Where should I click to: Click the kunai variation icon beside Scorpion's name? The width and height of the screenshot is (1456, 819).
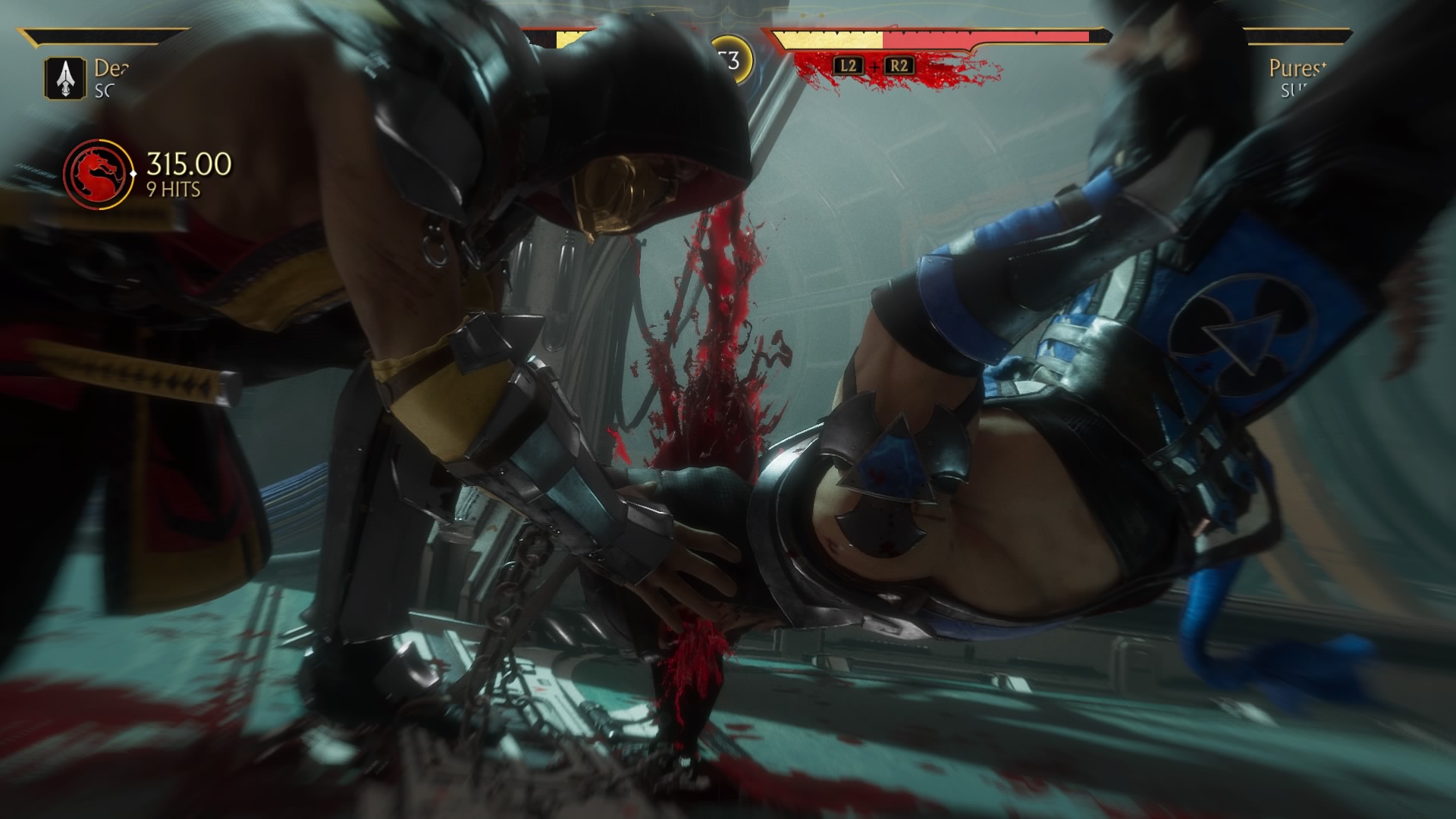(66, 78)
